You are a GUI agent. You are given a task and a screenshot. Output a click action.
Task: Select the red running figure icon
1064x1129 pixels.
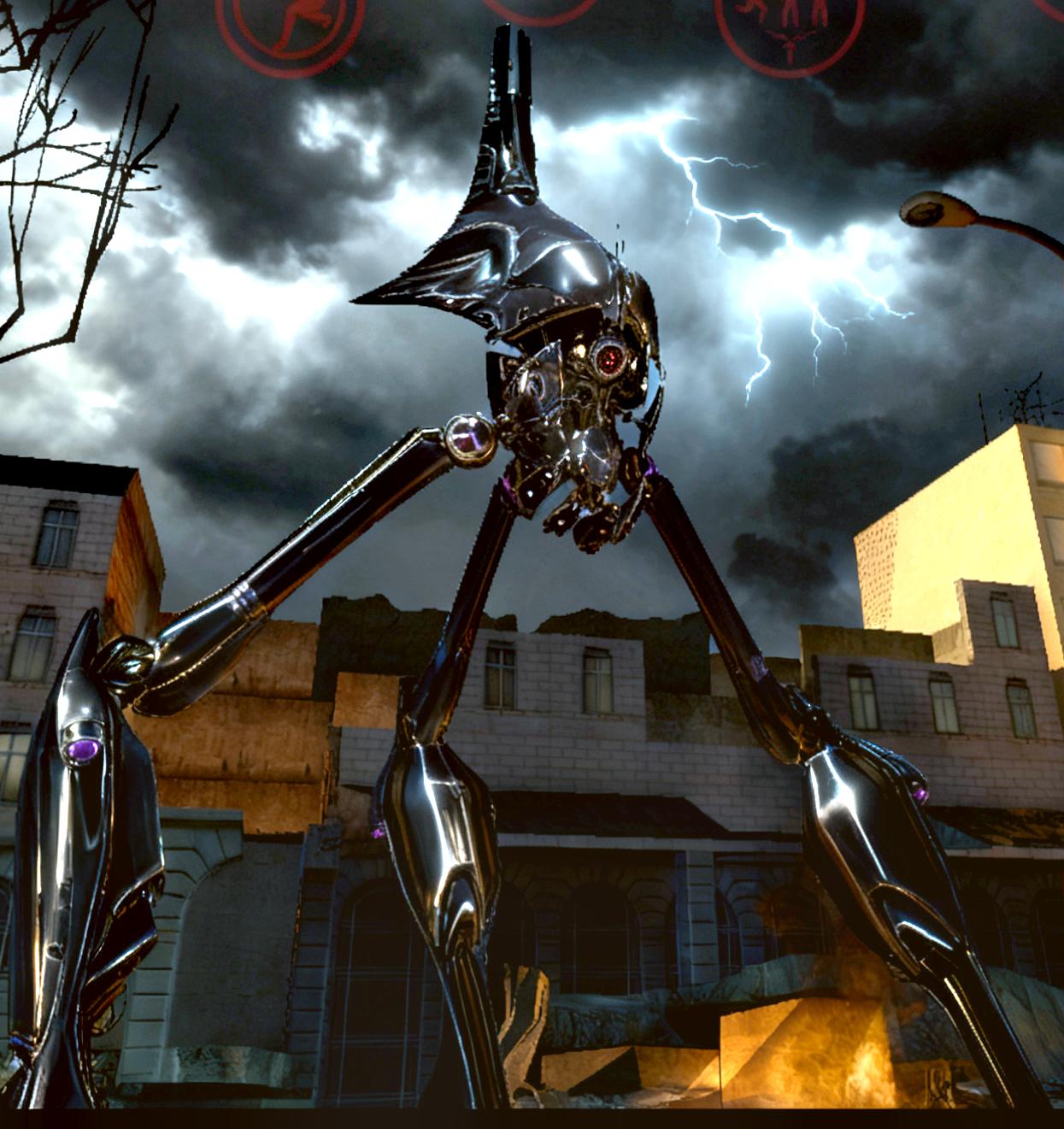tap(290, 19)
